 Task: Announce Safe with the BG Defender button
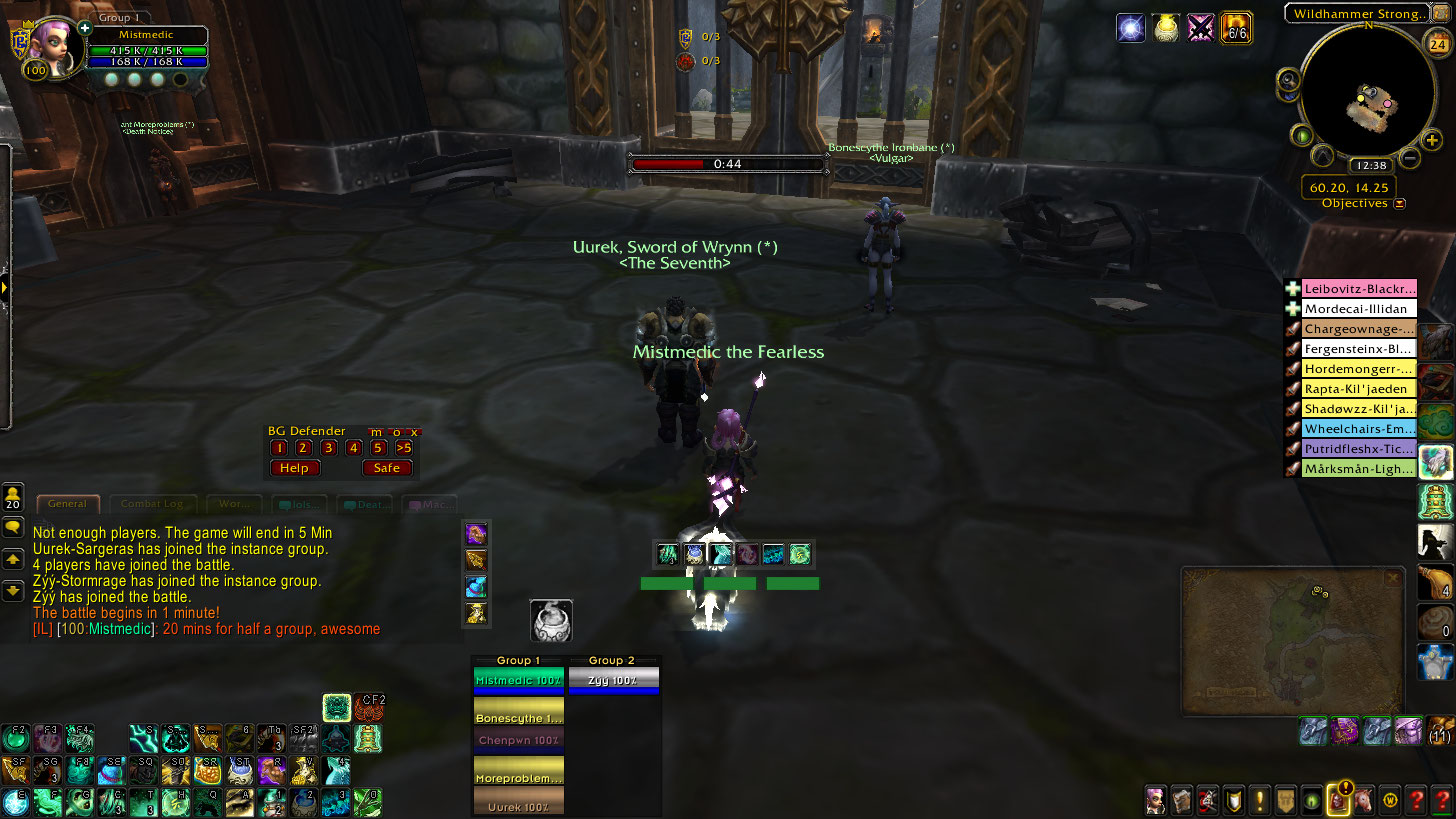[x=387, y=467]
